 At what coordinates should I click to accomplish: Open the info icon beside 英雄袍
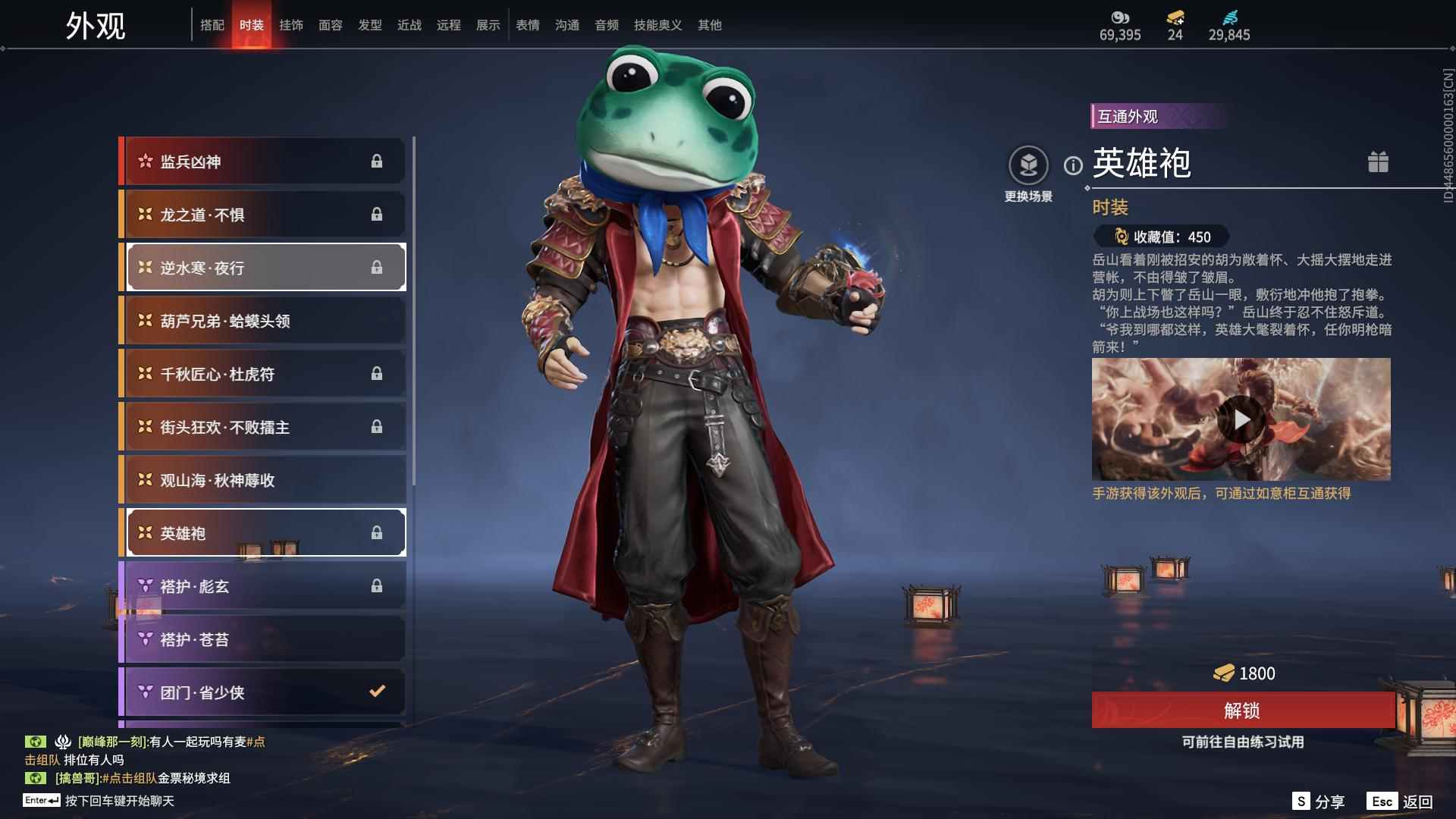[x=1073, y=165]
